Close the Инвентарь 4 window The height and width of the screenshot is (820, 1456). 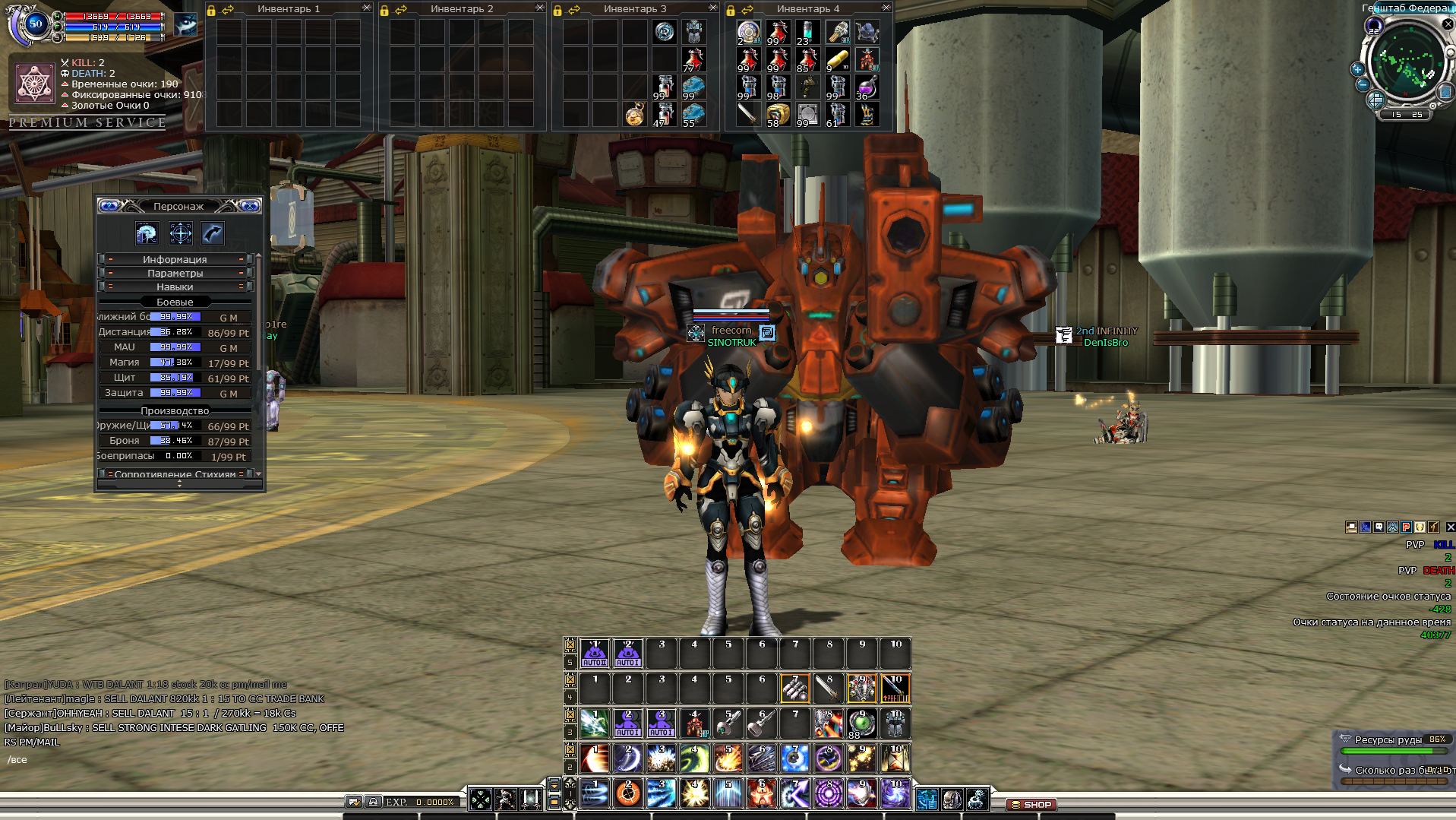pyautogui.click(x=886, y=8)
